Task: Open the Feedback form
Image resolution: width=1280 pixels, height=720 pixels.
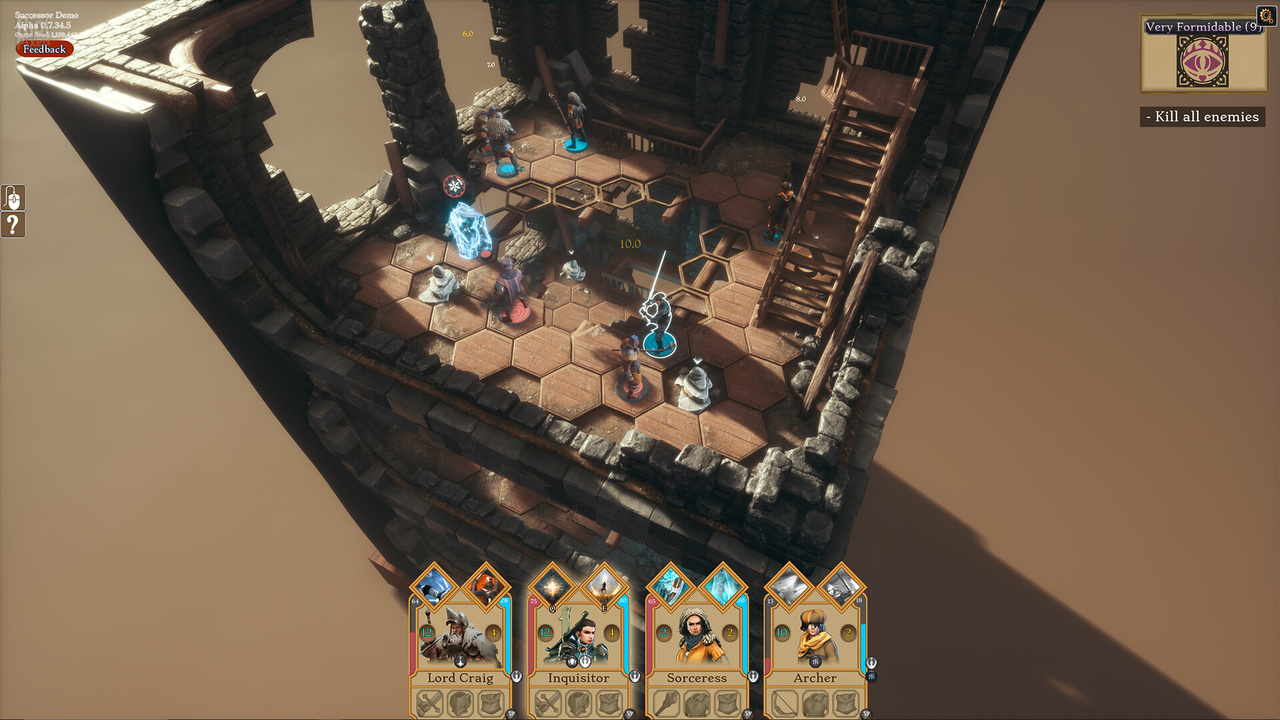Action: (x=44, y=49)
